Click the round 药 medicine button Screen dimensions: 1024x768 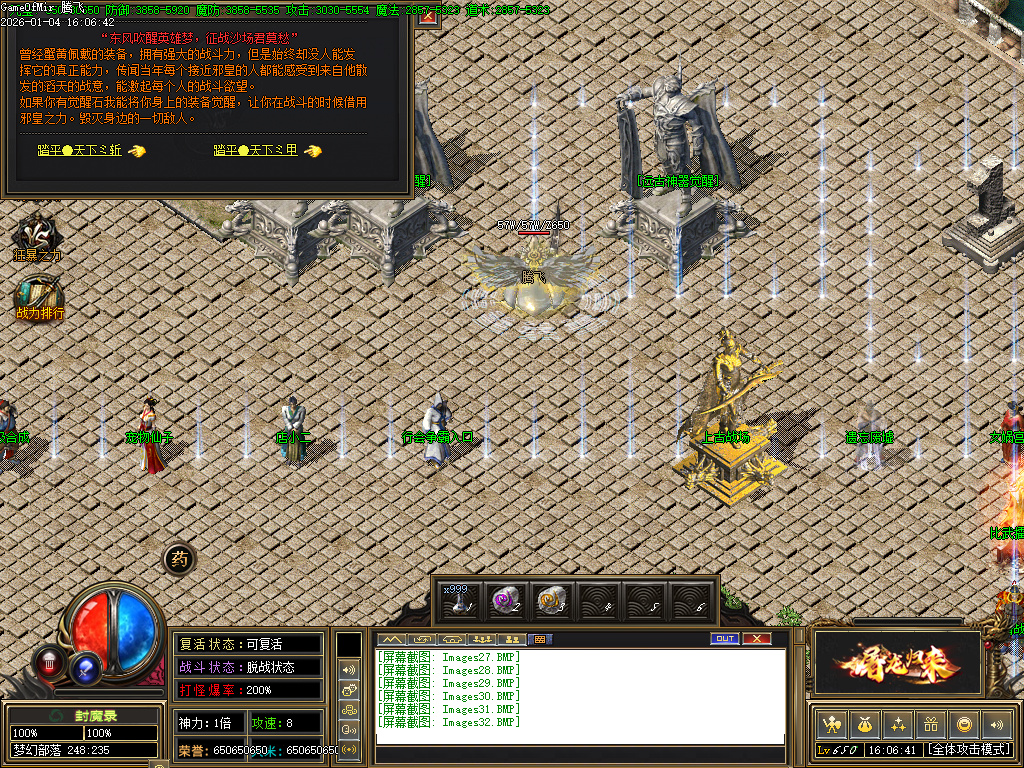click(179, 560)
